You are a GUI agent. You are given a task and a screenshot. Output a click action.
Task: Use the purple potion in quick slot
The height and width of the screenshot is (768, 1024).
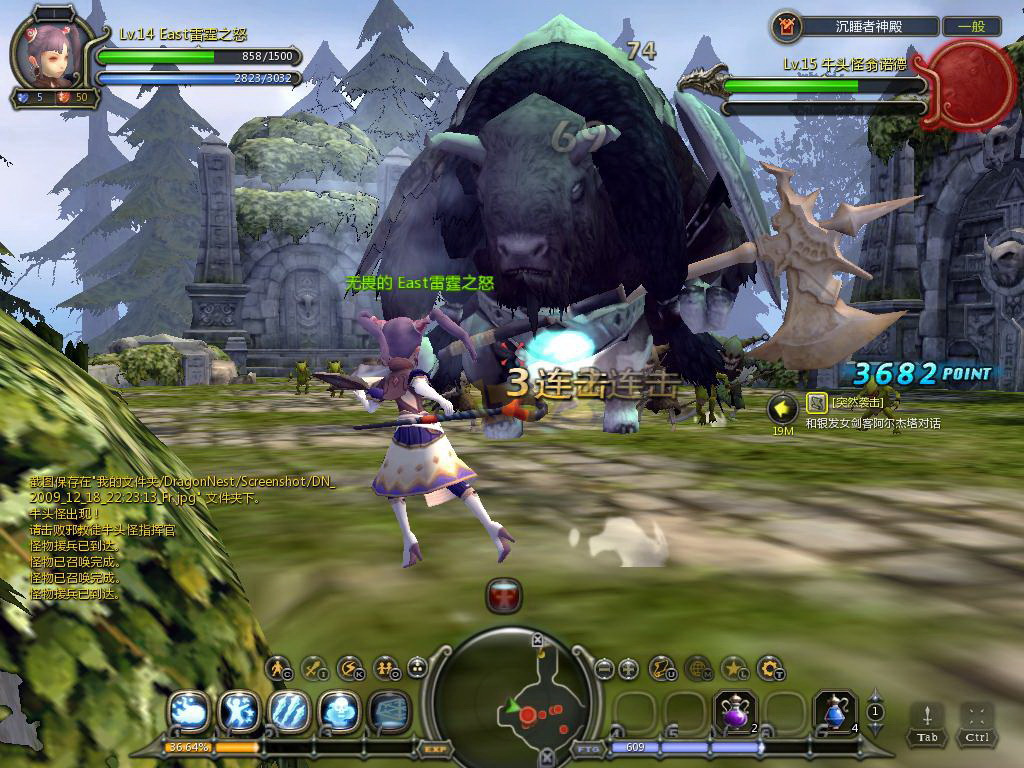(735, 712)
